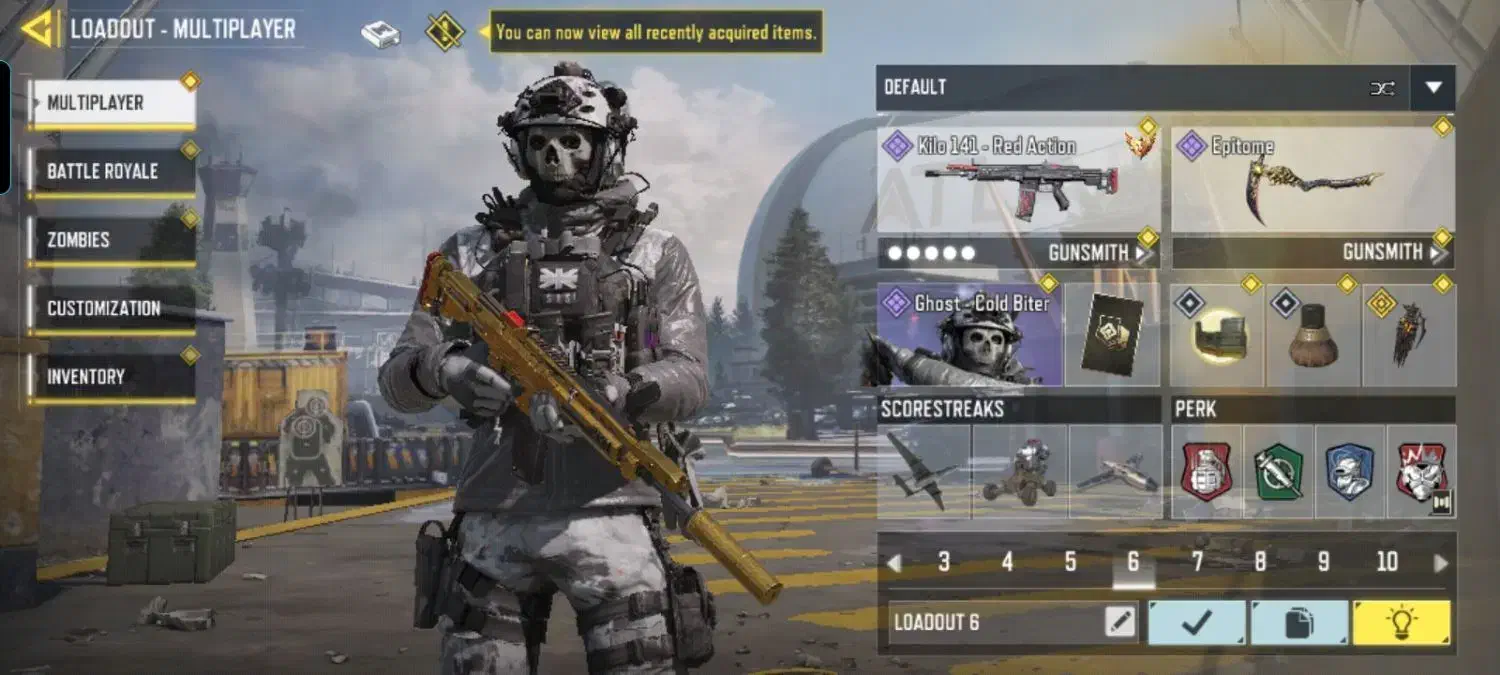Select the green perk icon

coord(1279,471)
